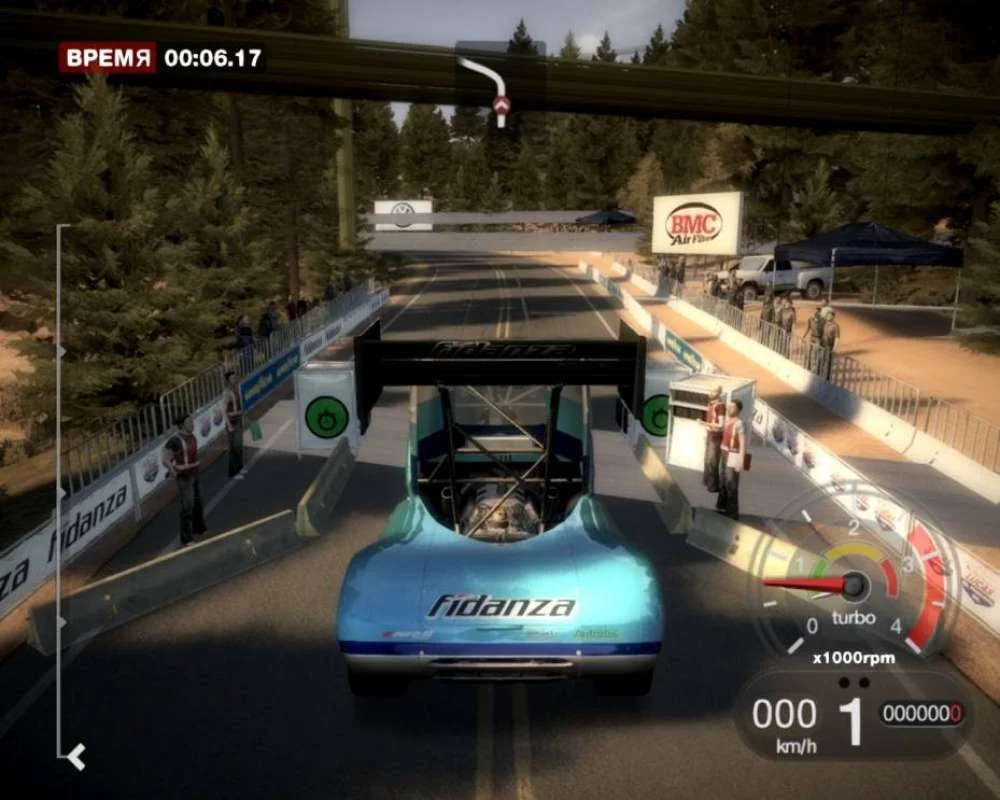Select the player position marker on progress track
This screenshot has height=800, width=1000.
coord(74,757)
